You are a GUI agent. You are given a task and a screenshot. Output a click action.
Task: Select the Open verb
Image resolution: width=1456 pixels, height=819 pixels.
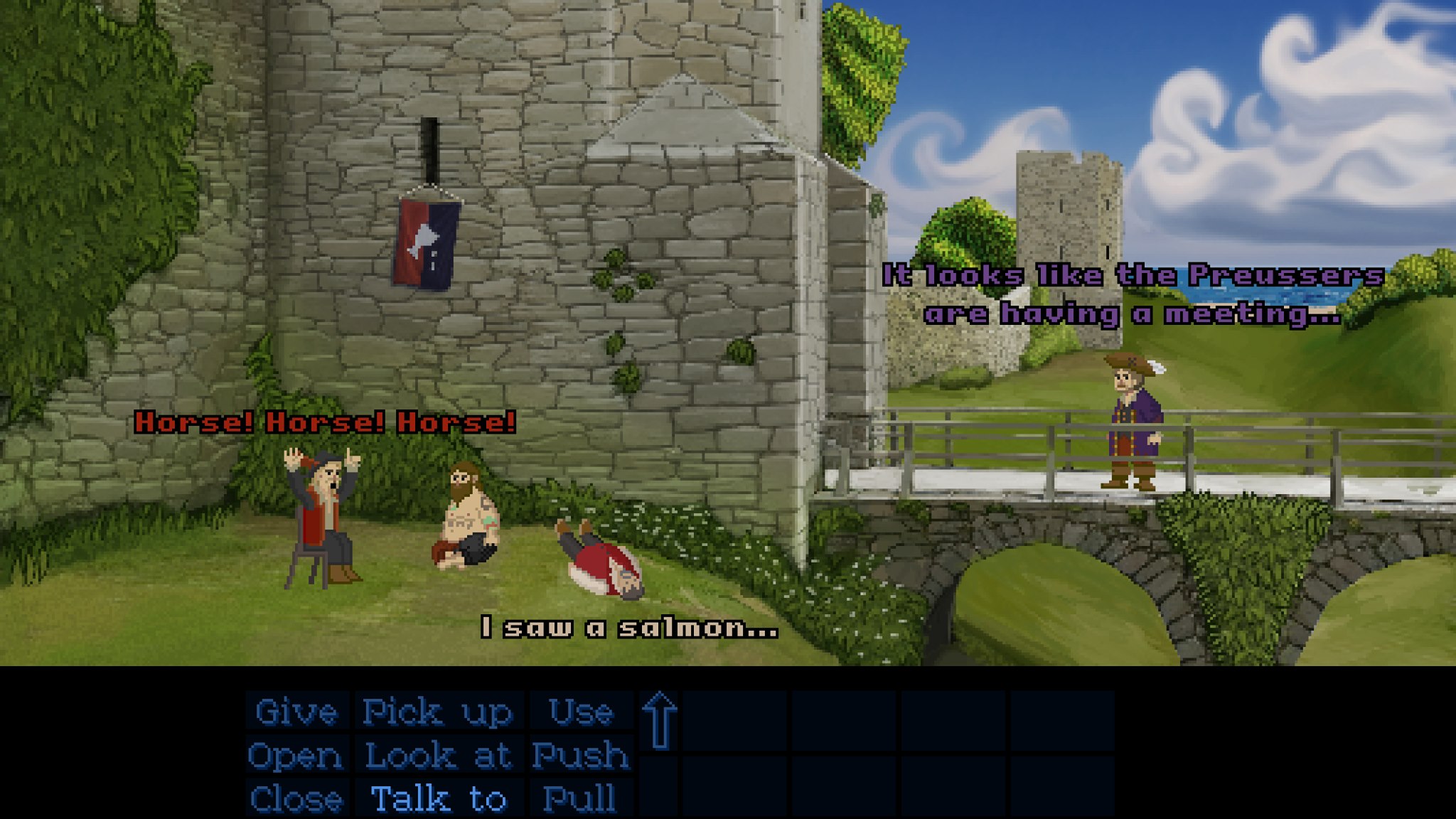pos(295,755)
